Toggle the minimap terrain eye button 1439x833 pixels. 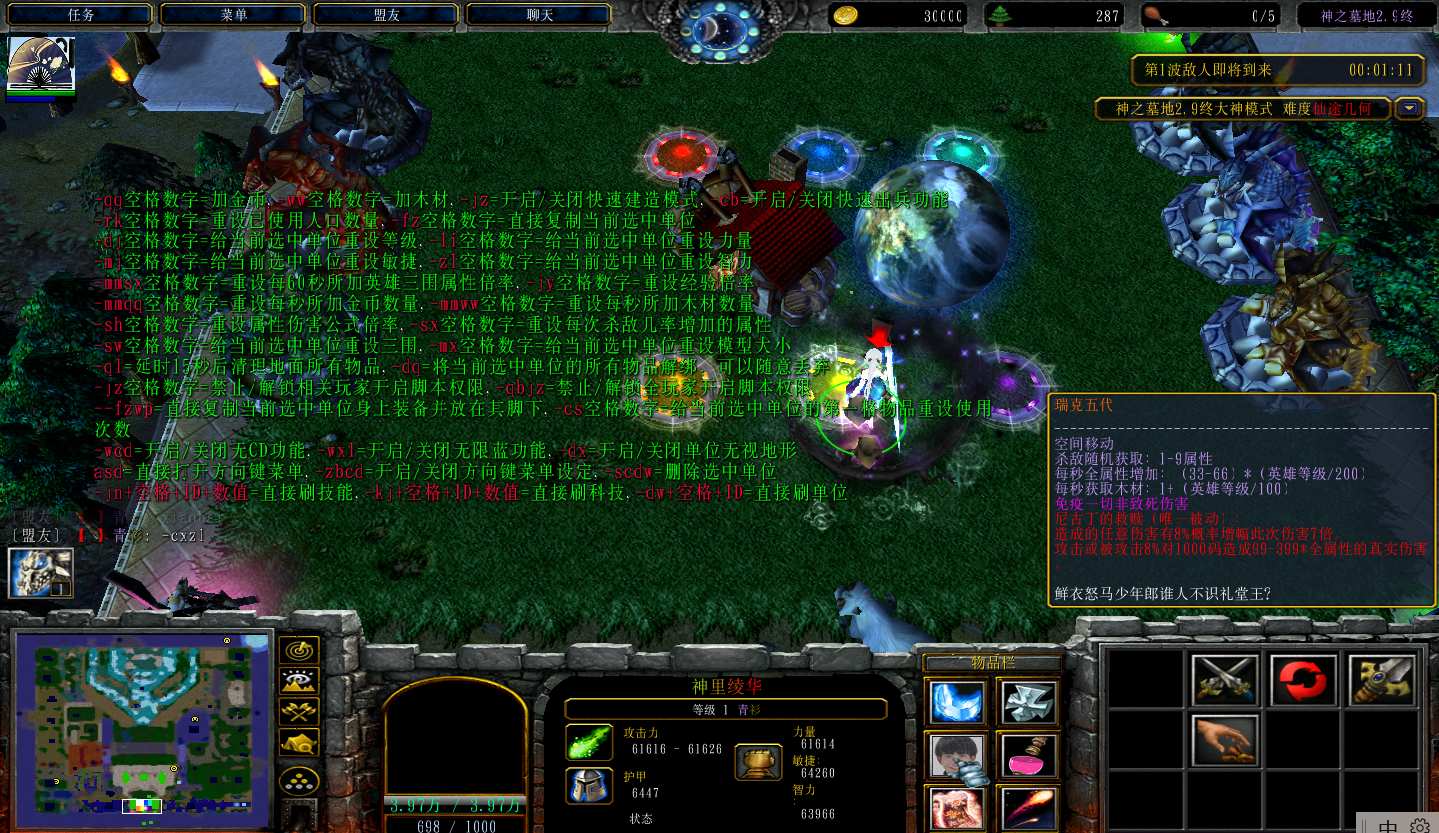pos(298,680)
